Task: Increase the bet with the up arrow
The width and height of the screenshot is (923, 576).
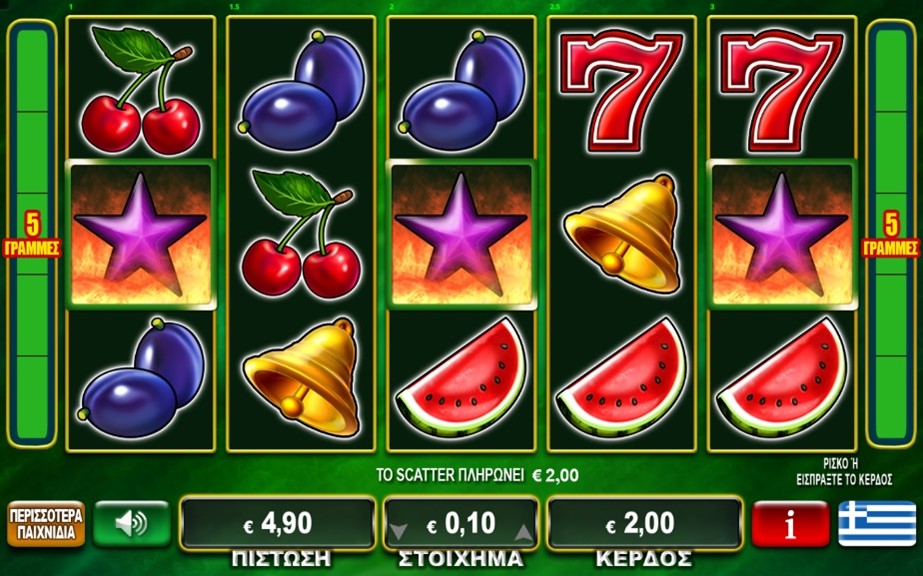Action: click(523, 531)
